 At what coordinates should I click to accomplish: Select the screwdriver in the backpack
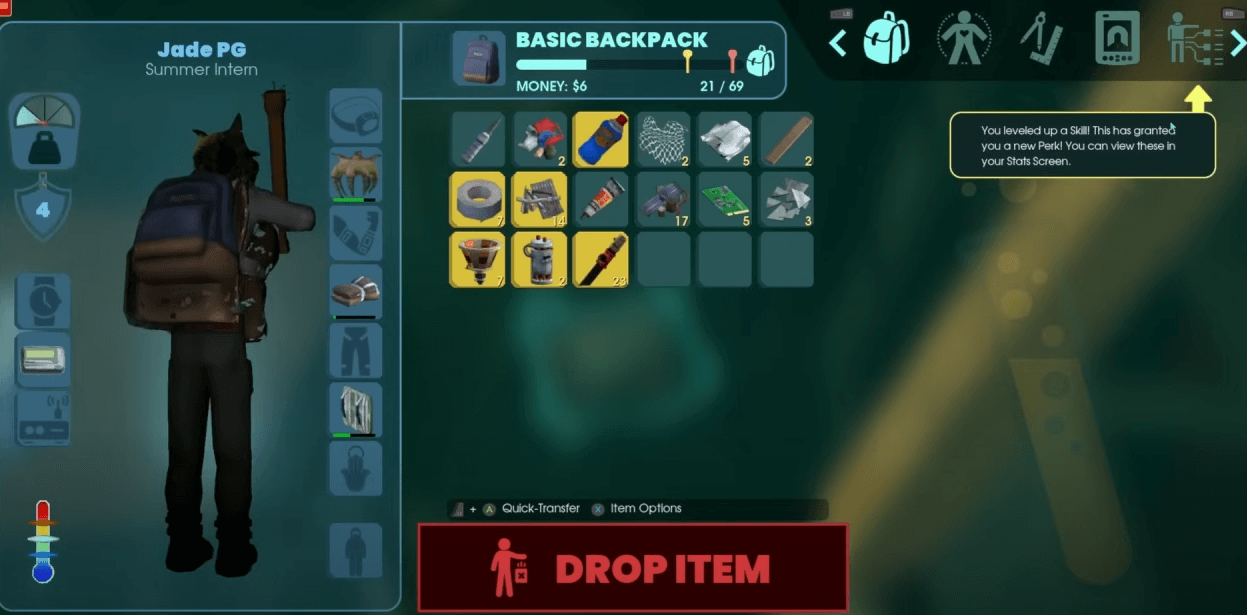tap(477, 139)
